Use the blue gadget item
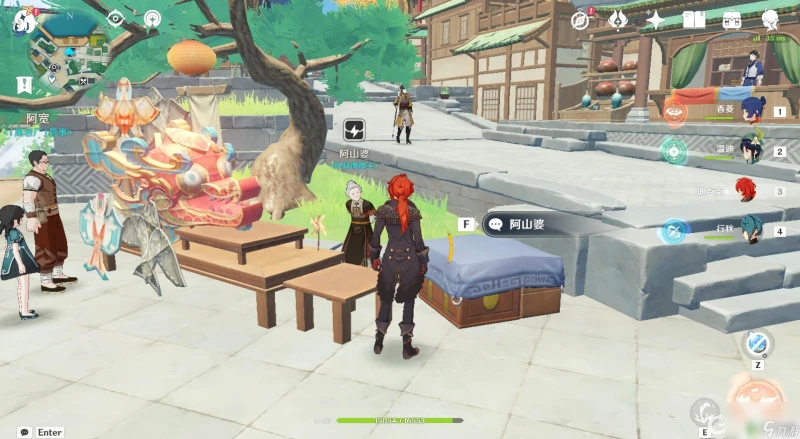The image size is (800, 439). (x=757, y=343)
